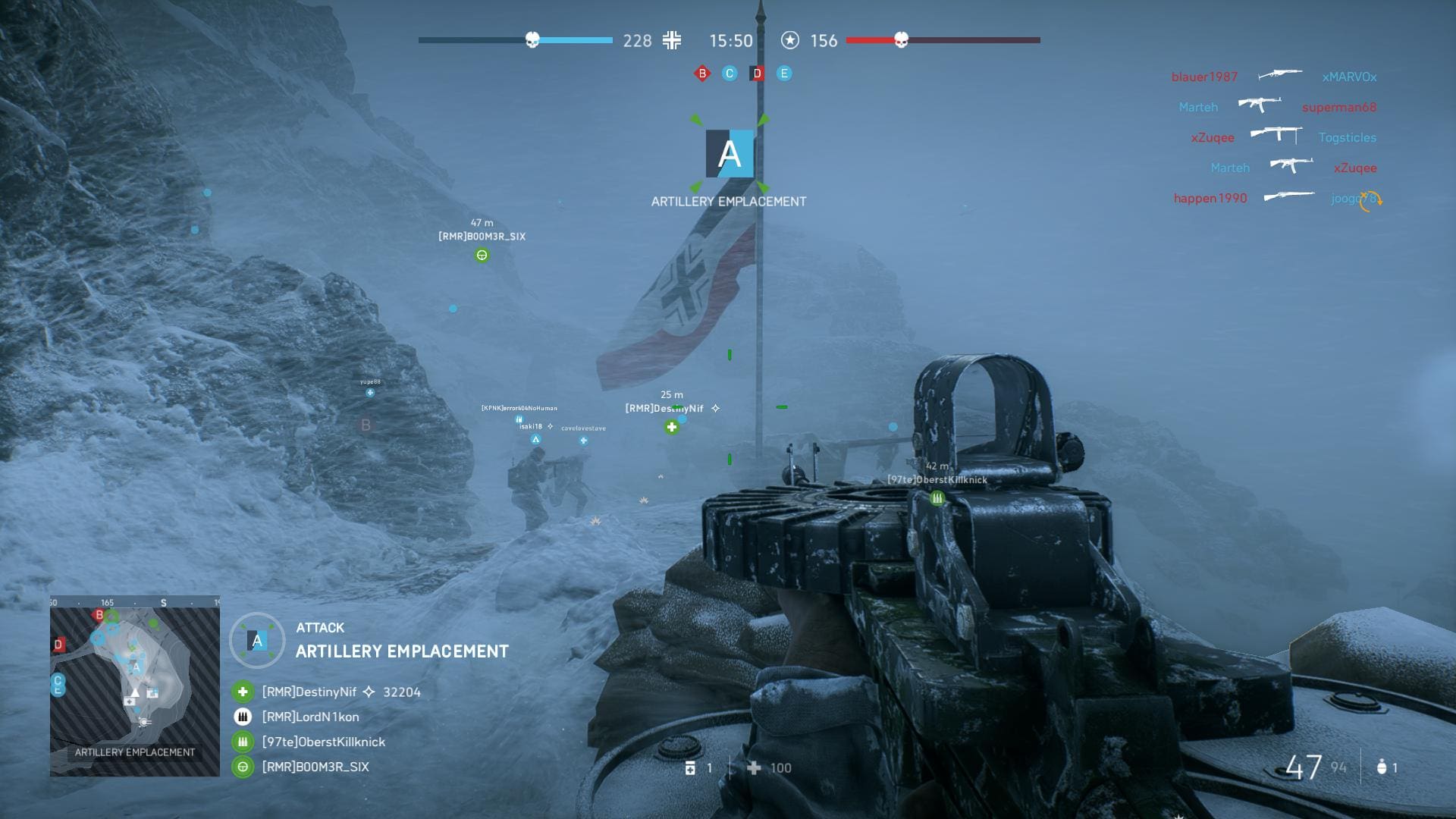This screenshot has width=1456, height=819.
Task: Click the D objective marker on the minimap
Action: tap(58, 645)
